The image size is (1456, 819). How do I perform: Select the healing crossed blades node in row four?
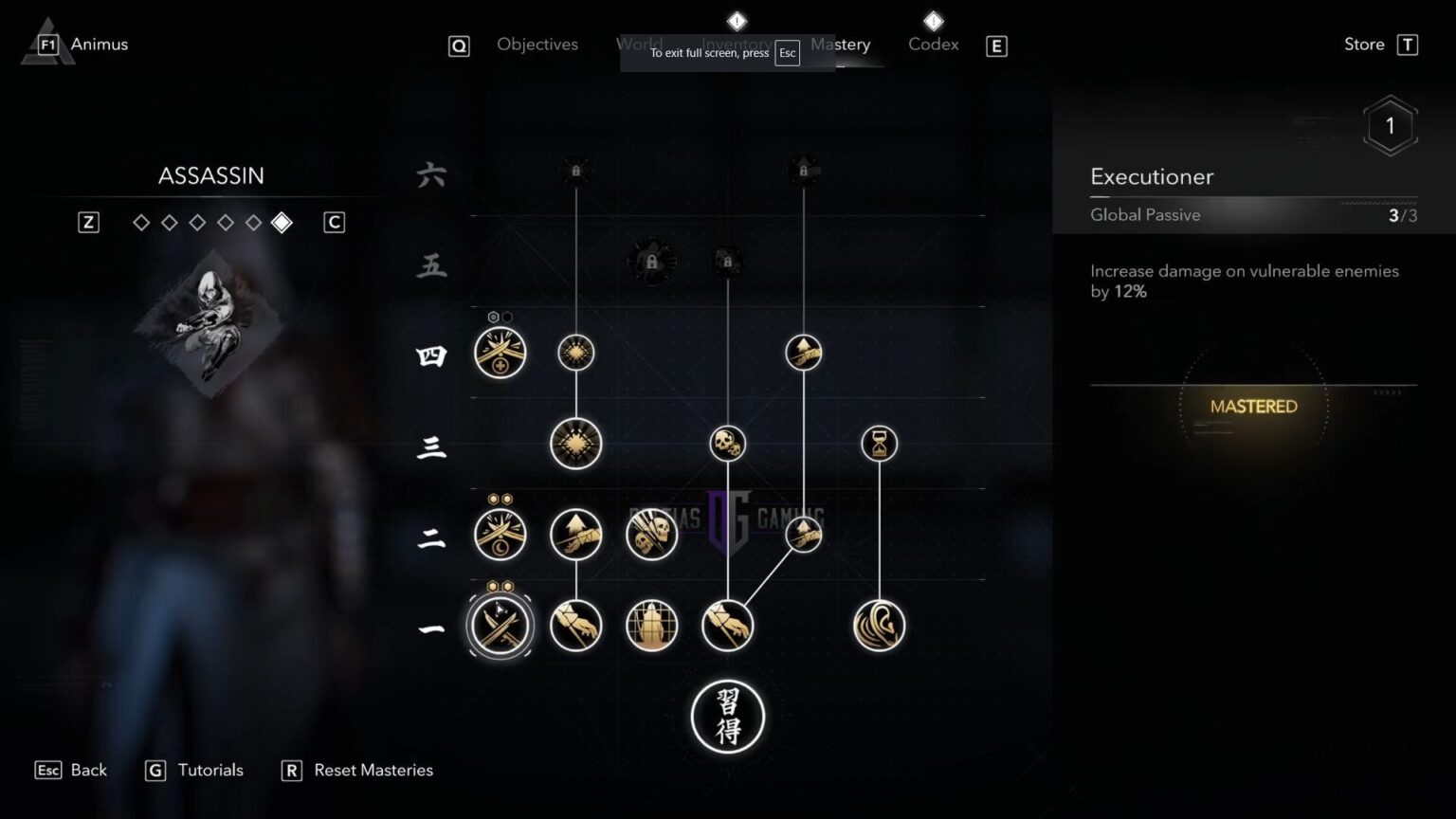coord(500,353)
